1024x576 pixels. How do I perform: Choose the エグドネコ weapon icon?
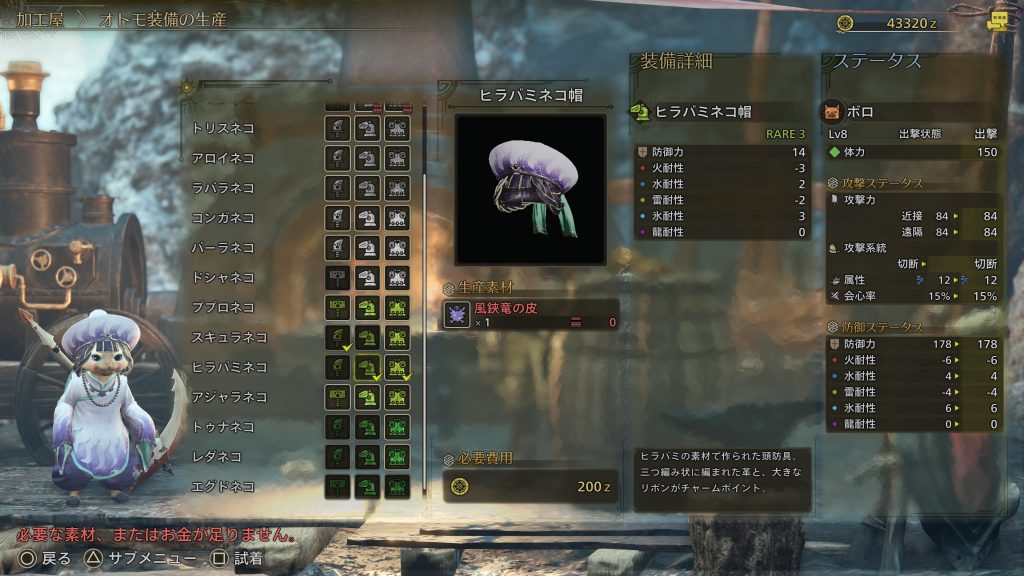pyautogui.click(x=337, y=487)
